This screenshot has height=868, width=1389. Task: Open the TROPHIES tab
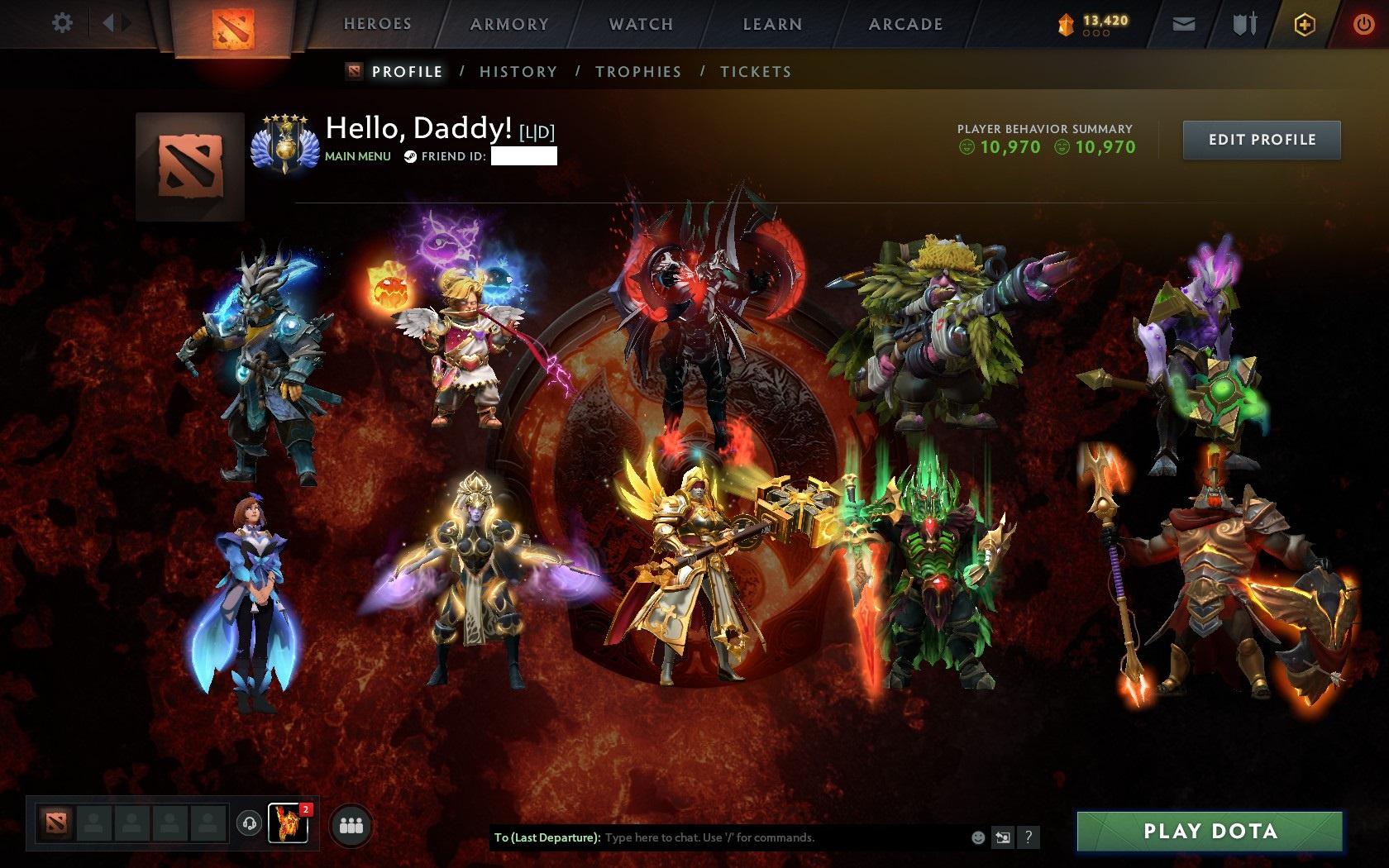[637, 72]
